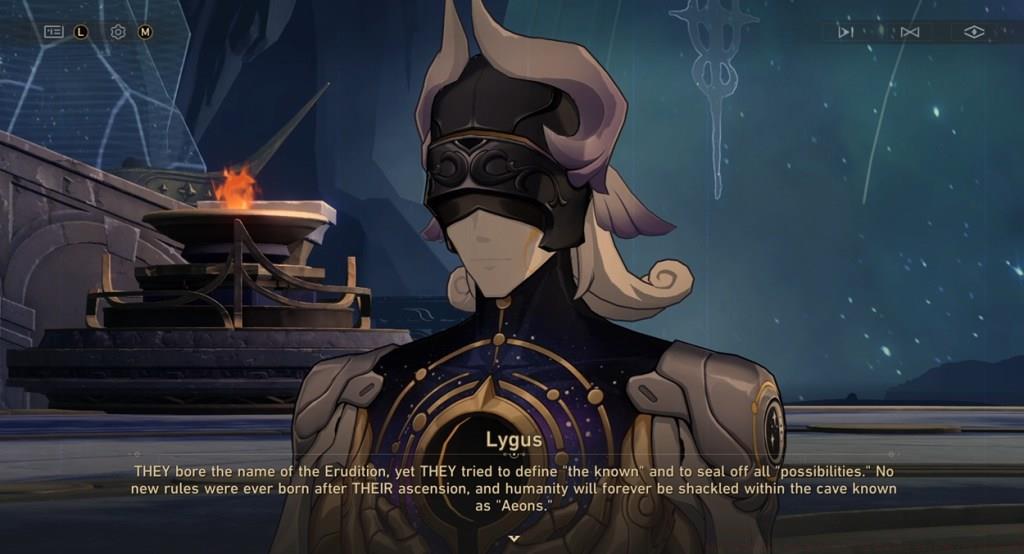Continue dialogue via the down arrow
Image resolution: width=1024 pixels, height=554 pixels.
click(x=514, y=539)
